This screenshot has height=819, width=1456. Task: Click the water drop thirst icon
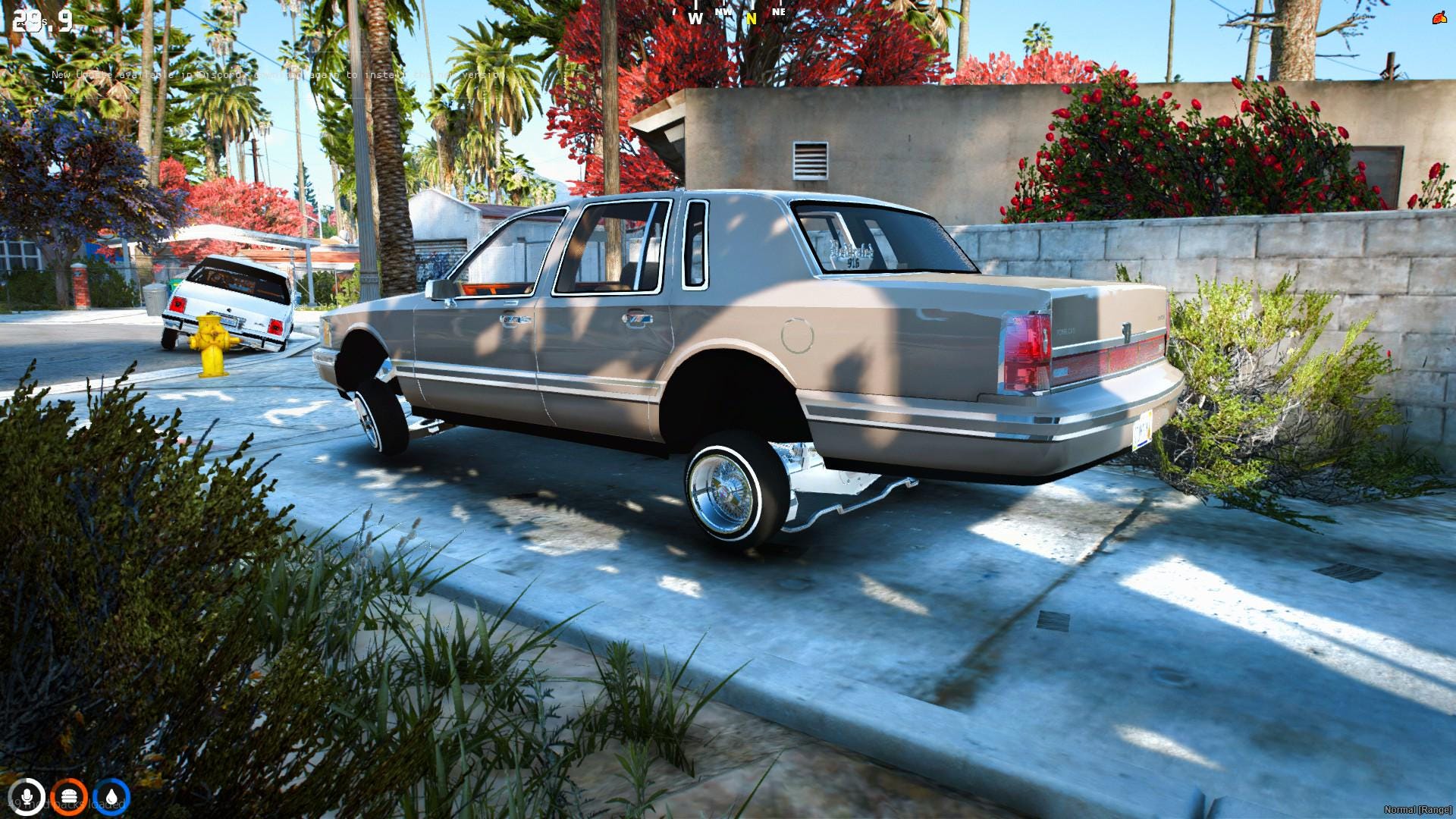tap(111, 795)
